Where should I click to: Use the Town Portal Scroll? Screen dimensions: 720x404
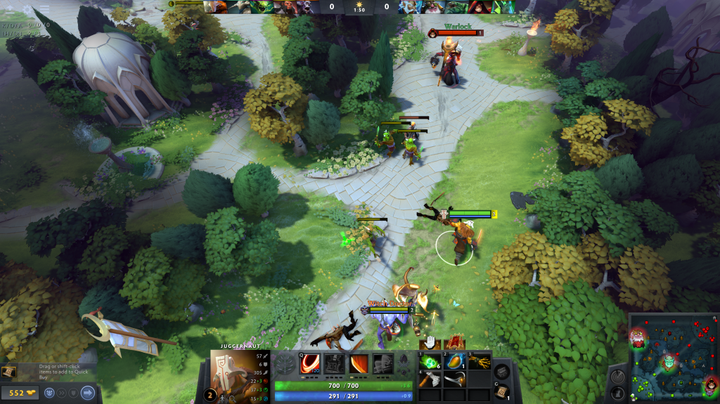(503, 392)
